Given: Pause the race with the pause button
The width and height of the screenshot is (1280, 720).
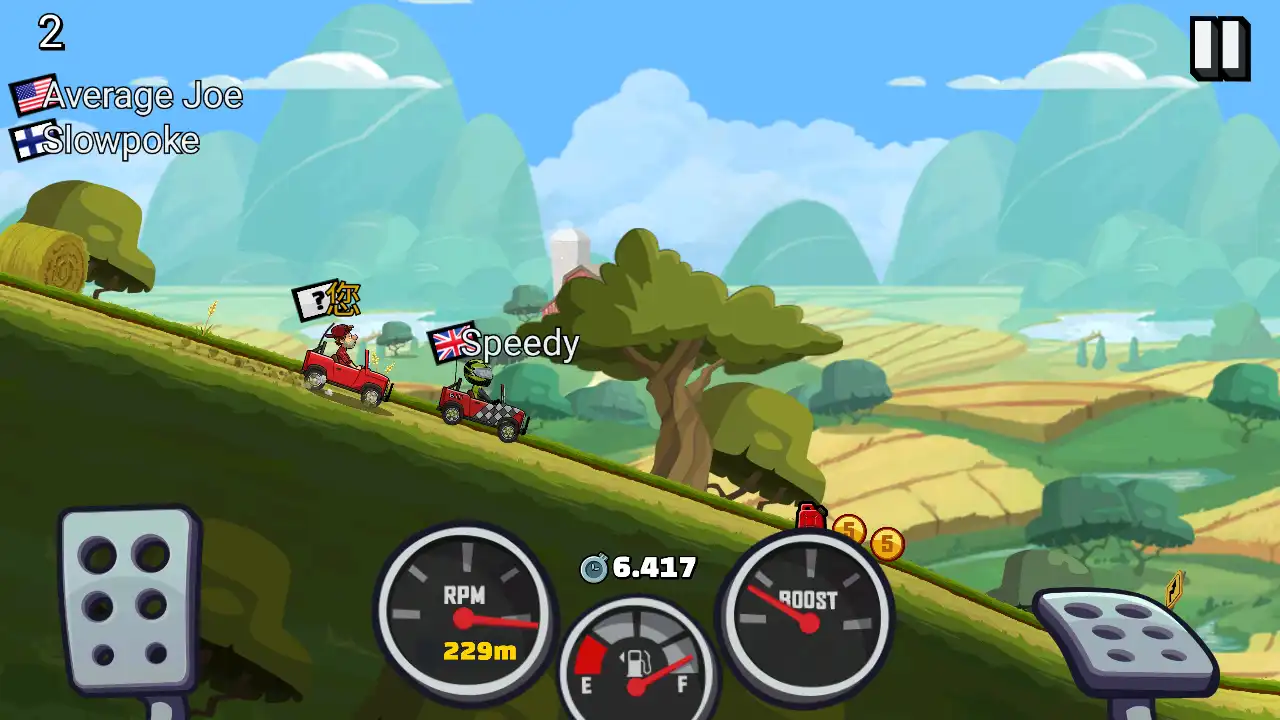Looking at the screenshot, I should (1219, 47).
